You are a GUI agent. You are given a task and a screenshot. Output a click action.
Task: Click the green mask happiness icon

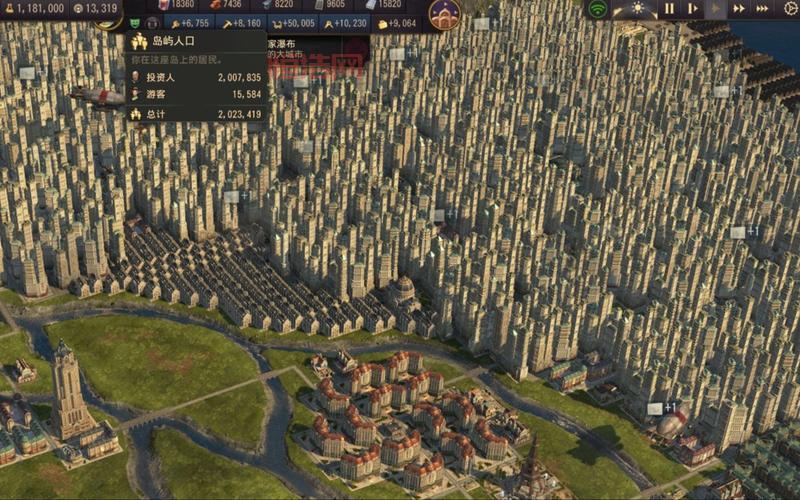point(133,23)
